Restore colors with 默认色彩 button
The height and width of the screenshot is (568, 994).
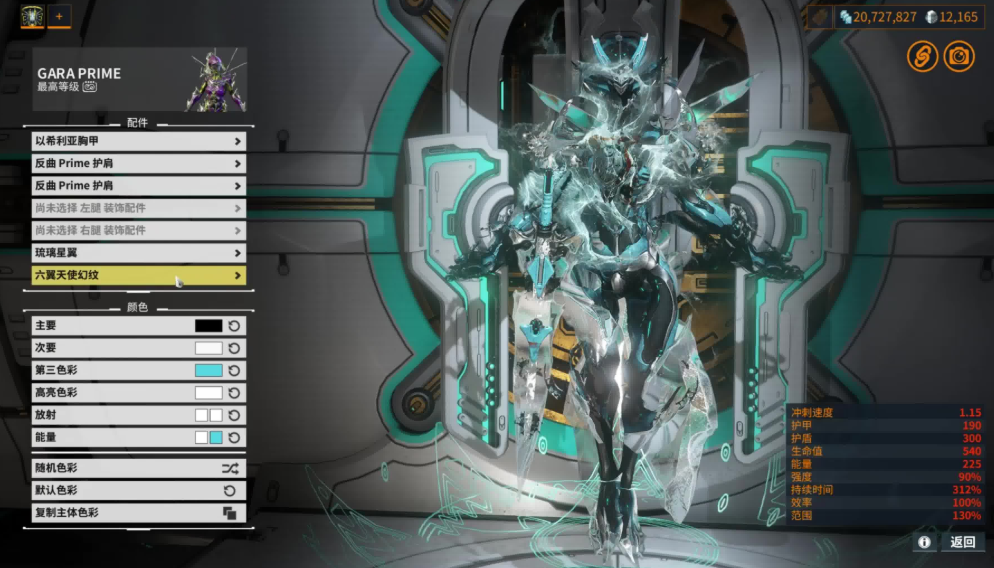(138, 490)
